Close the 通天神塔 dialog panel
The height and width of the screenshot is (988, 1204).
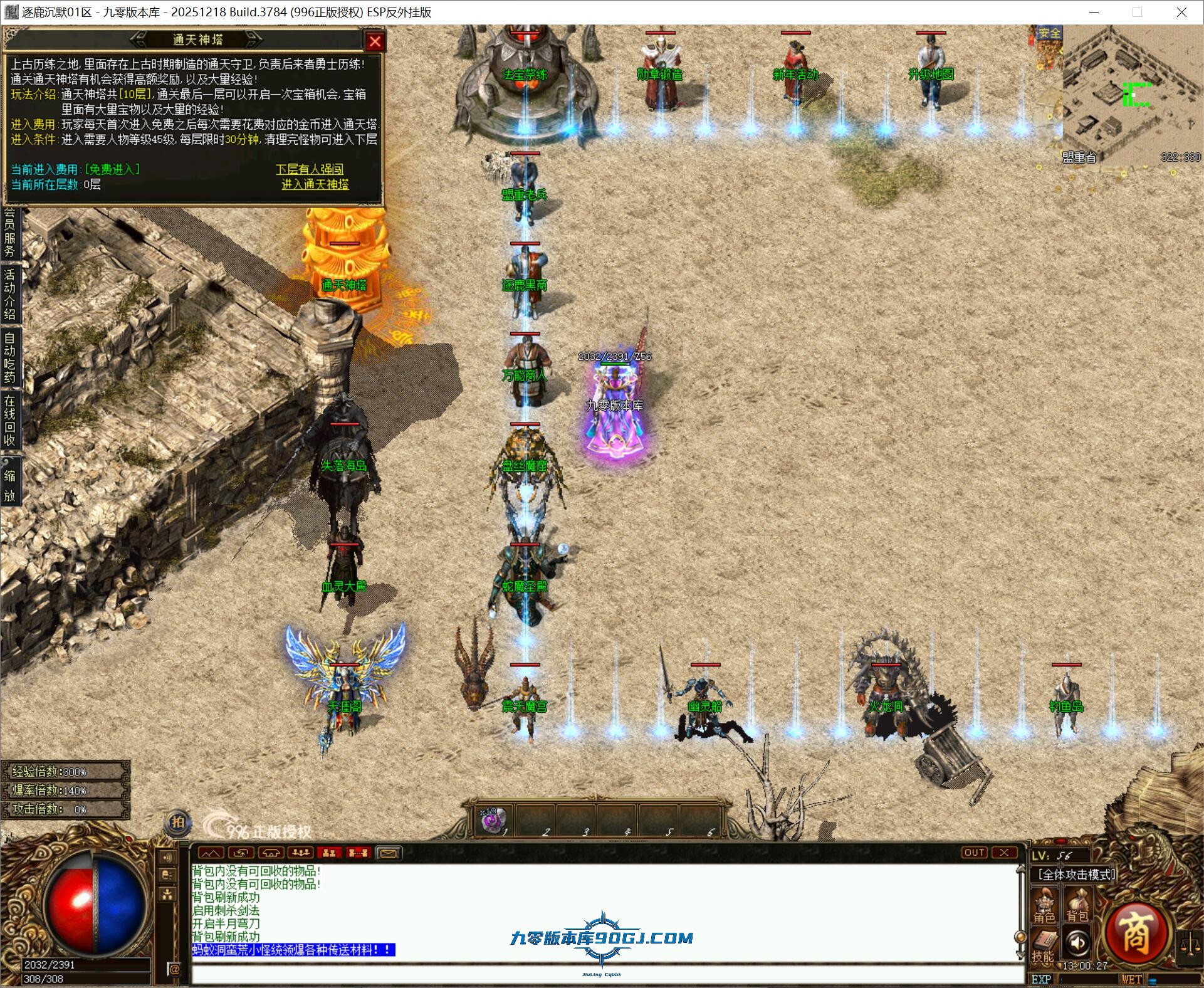click(375, 41)
